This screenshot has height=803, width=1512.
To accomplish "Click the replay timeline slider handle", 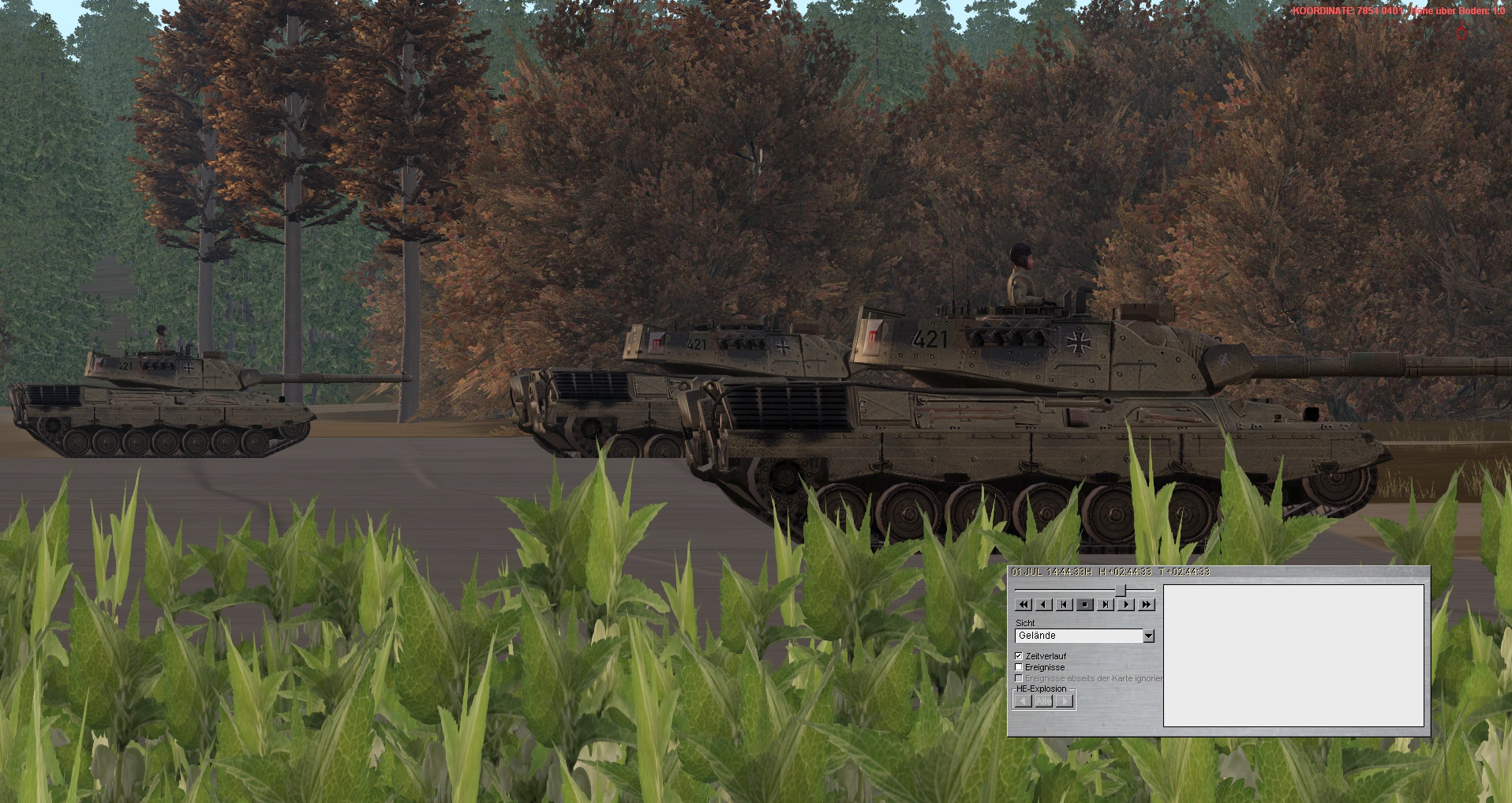I will click(x=1121, y=590).
